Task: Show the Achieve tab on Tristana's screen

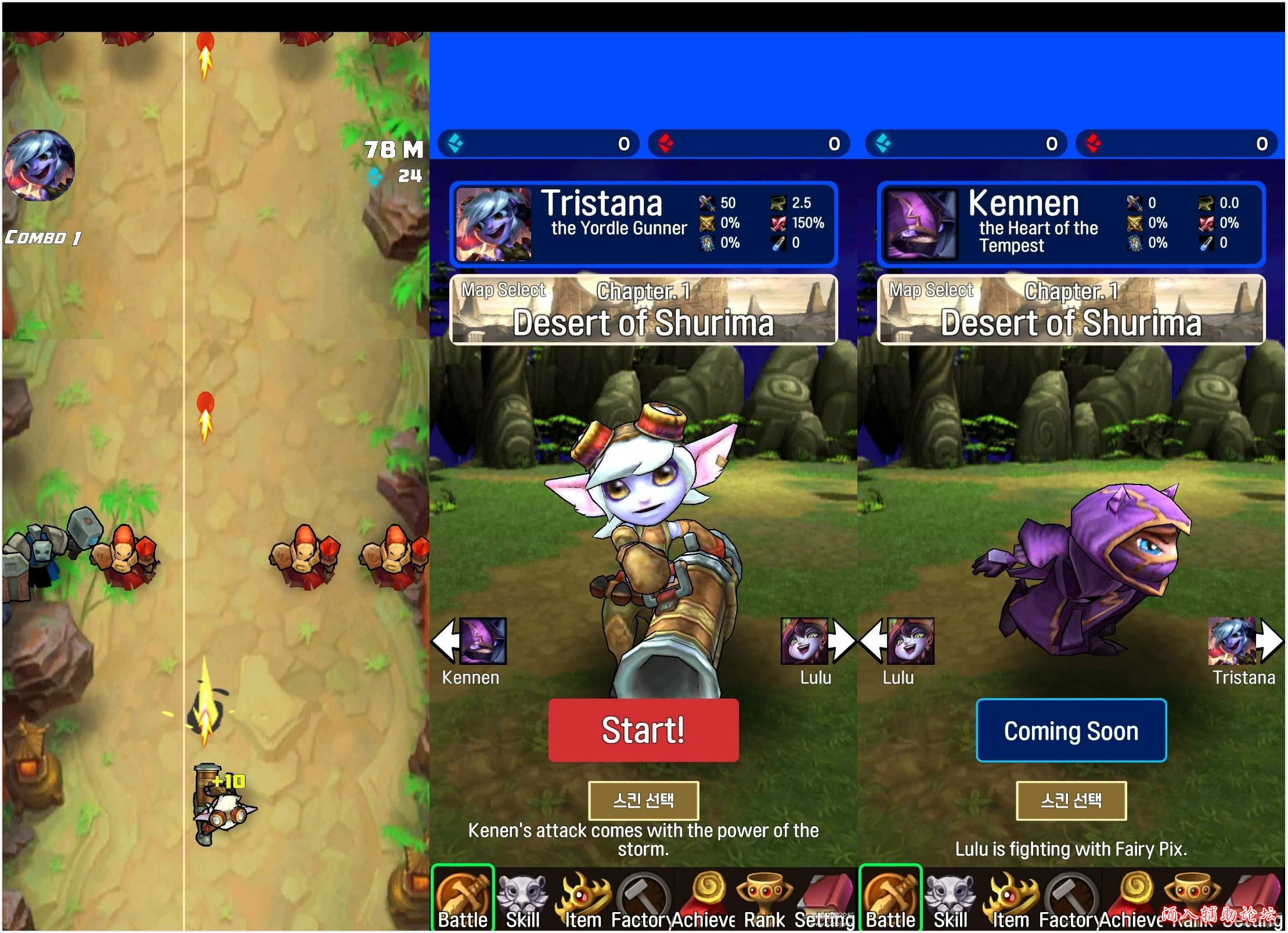Action: 705,899
